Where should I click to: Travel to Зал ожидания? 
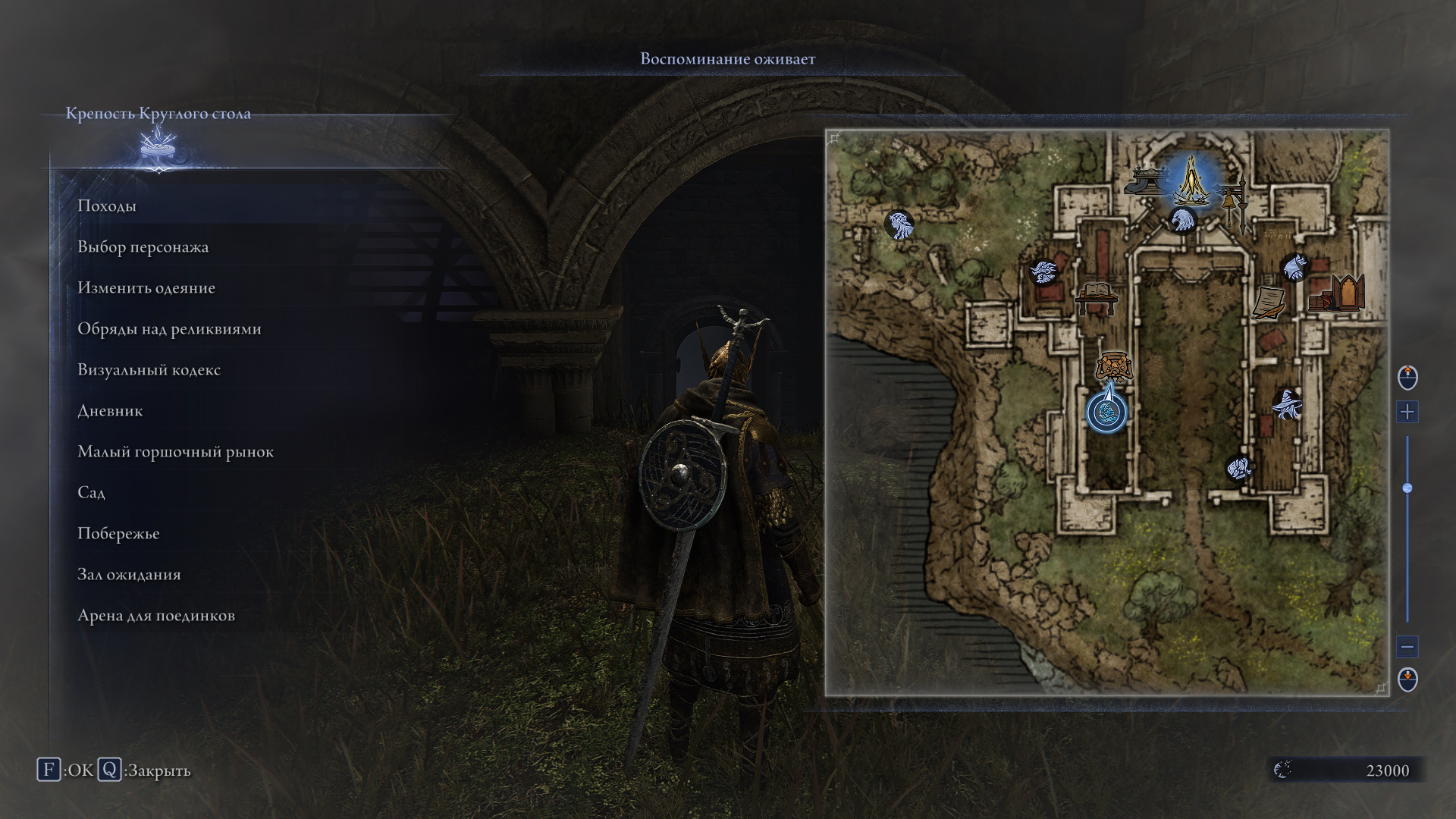tap(129, 574)
